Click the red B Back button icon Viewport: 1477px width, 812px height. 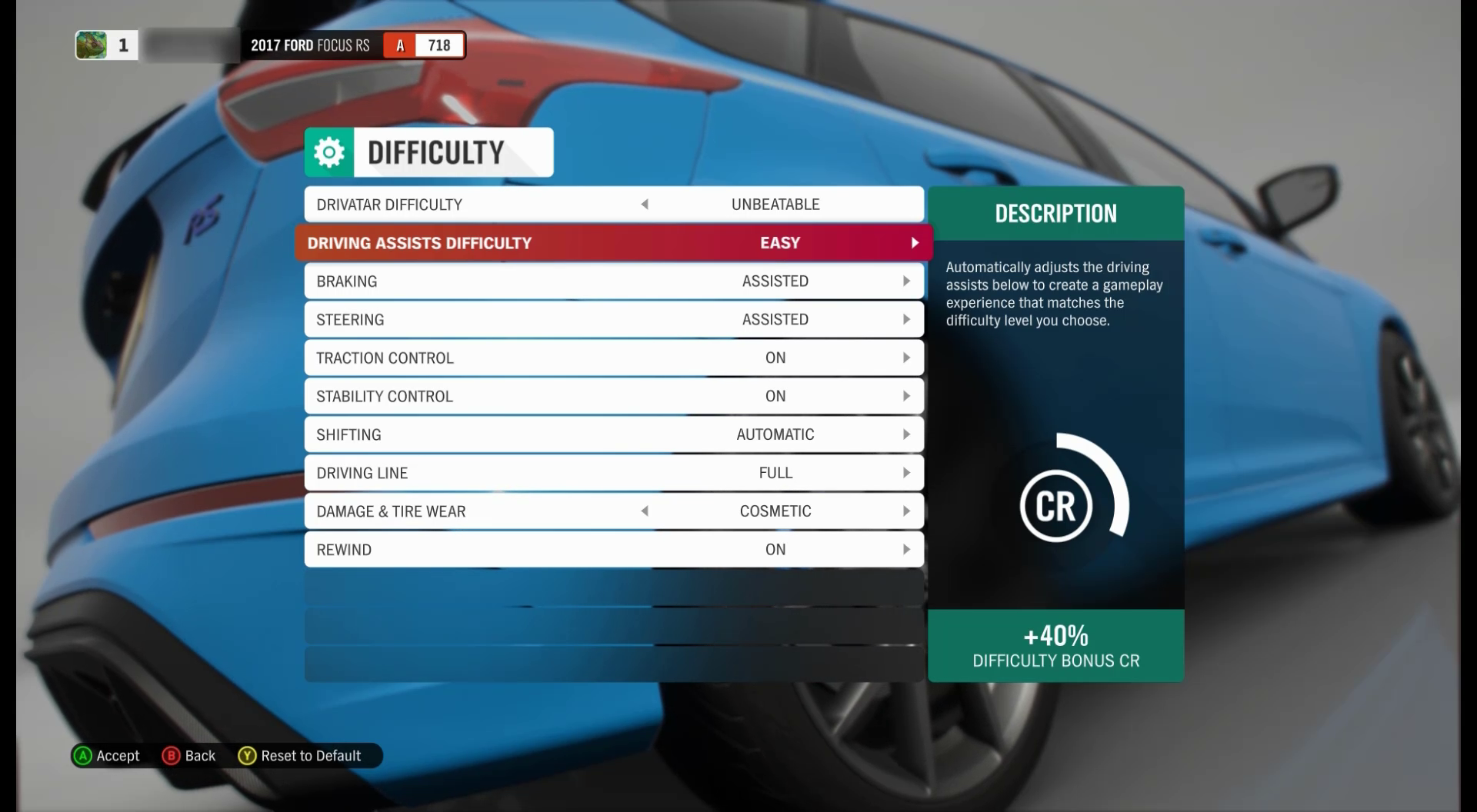click(x=170, y=756)
